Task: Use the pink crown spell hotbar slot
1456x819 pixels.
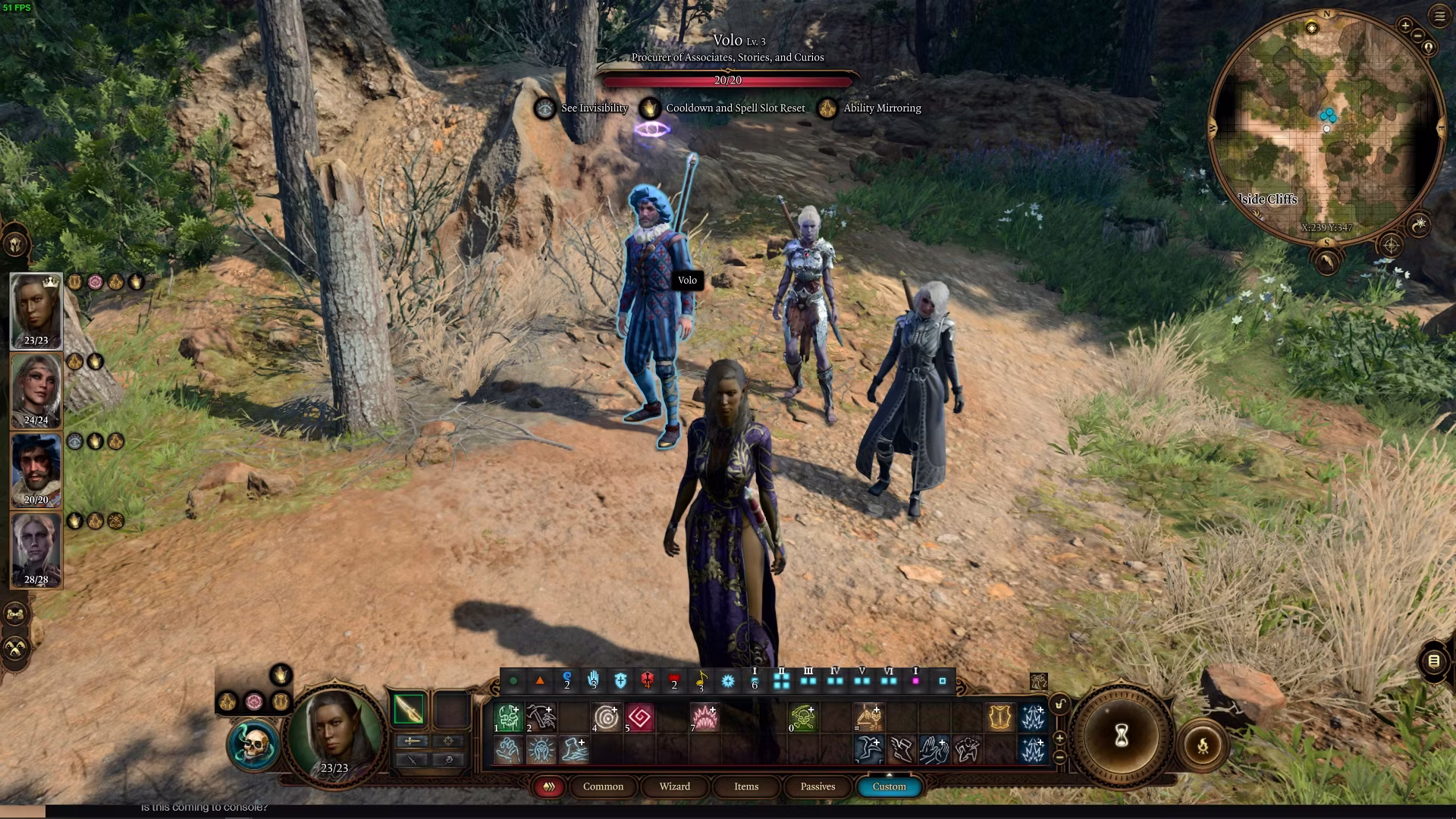Action: (x=704, y=717)
